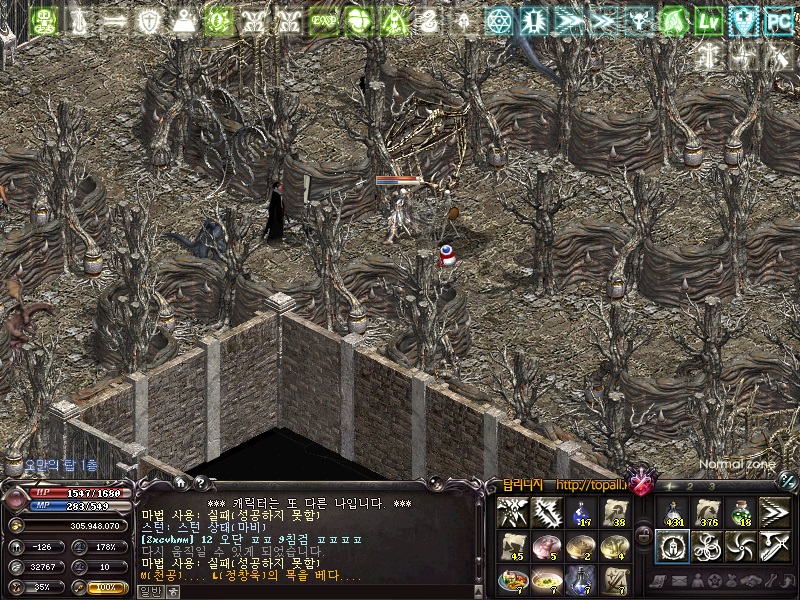This screenshot has width=800, height=600.
Task: Eat the salad dish in the hotbar
Action: [511, 579]
